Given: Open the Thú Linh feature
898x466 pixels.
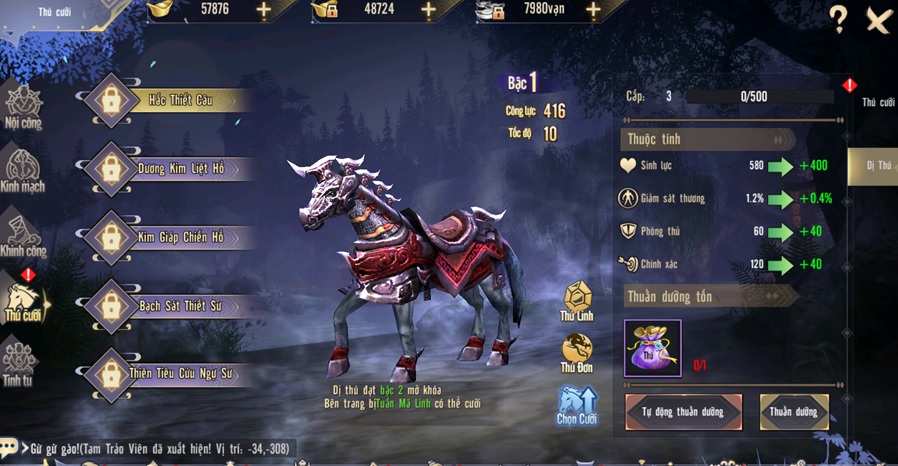Looking at the screenshot, I should (x=577, y=302).
